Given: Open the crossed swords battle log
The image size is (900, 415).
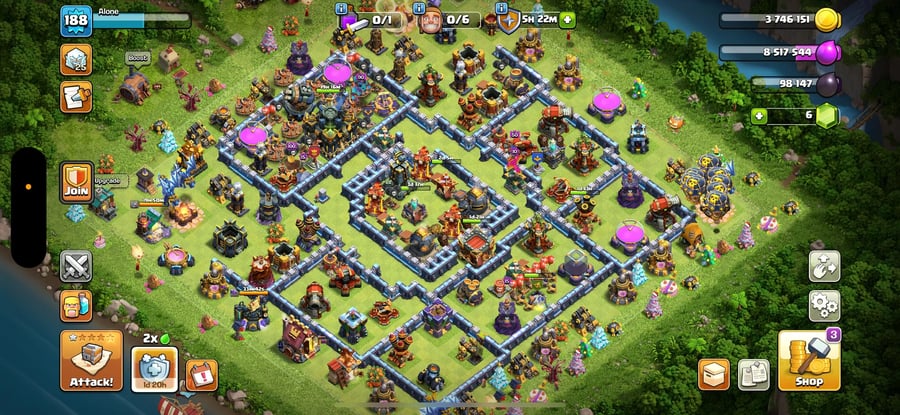Looking at the screenshot, I should click(x=76, y=266).
